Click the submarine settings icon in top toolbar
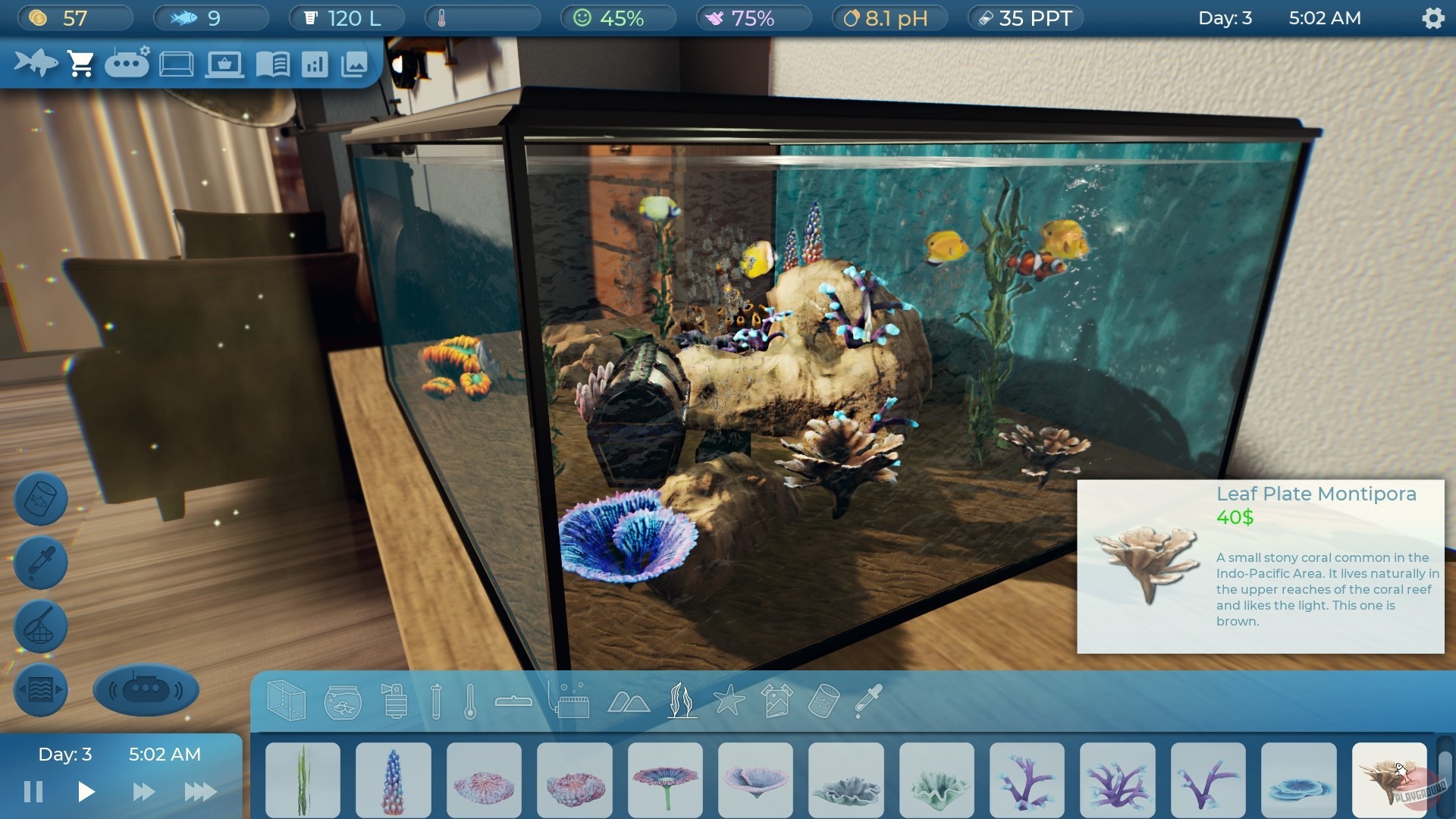Viewport: 1456px width, 819px height. coord(127,63)
